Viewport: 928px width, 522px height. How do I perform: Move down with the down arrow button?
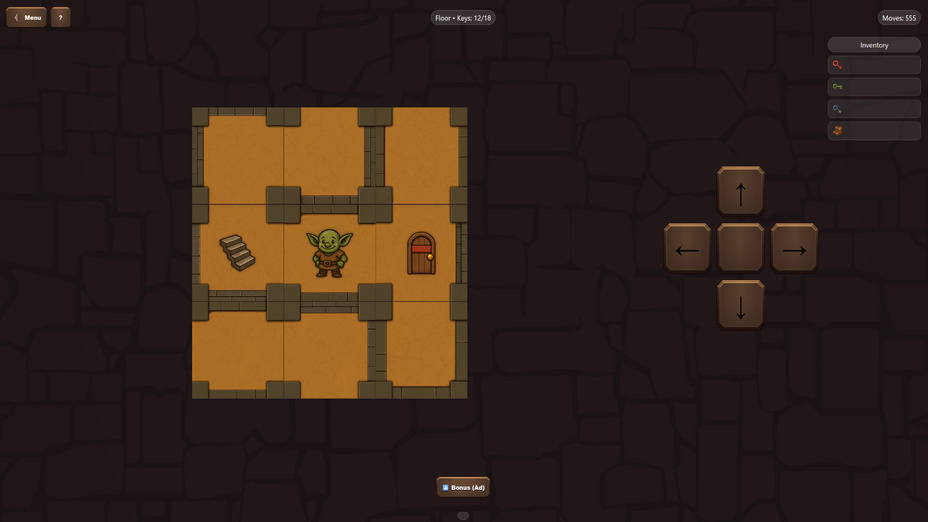click(740, 306)
